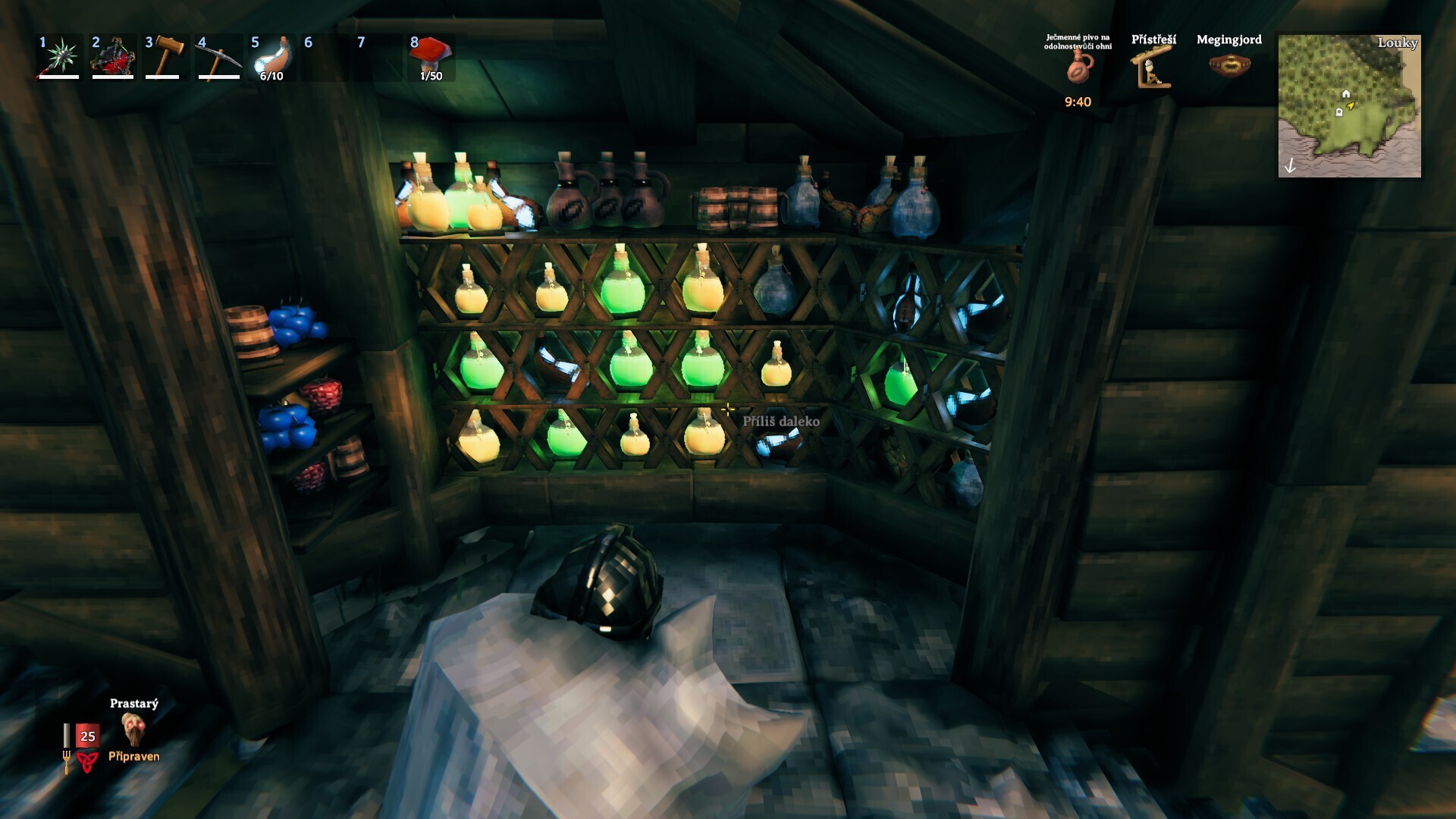Viewport: 1456px width, 819px height.
Task: Equip the pickaxe in hotbar slot 4
Action: pos(218,57)
